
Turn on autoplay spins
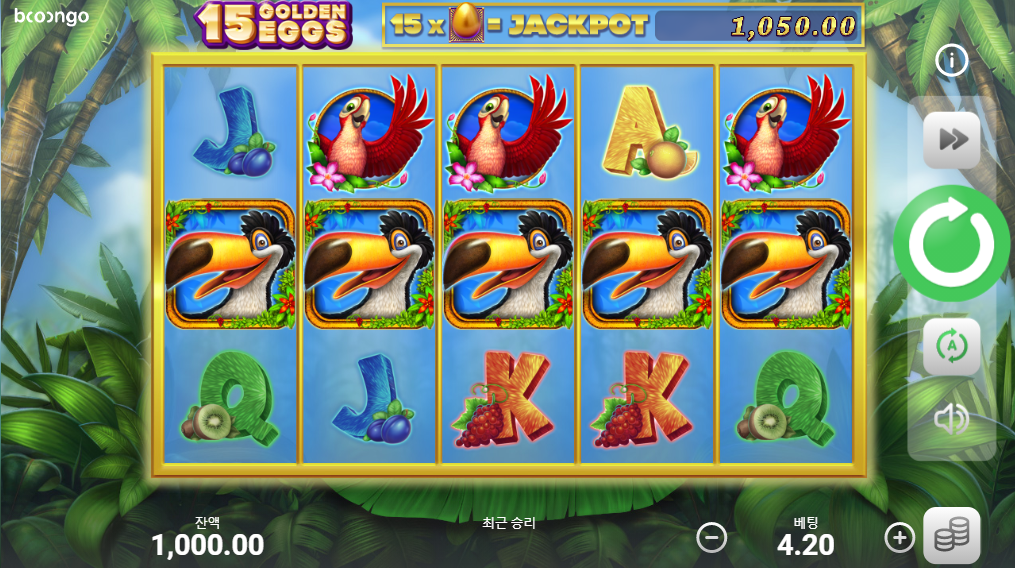point(951,346)
